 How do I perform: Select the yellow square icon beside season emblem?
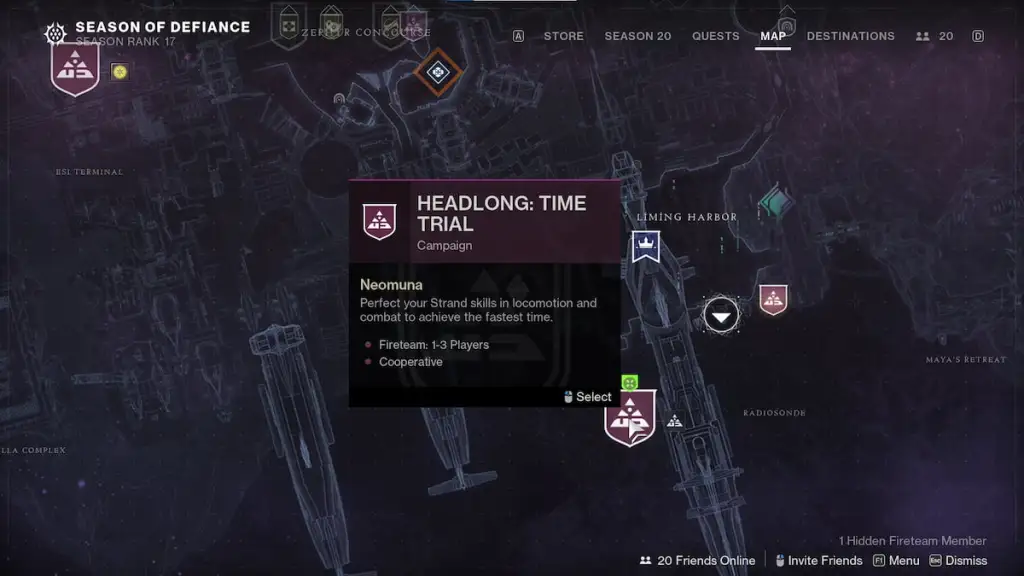119,71
